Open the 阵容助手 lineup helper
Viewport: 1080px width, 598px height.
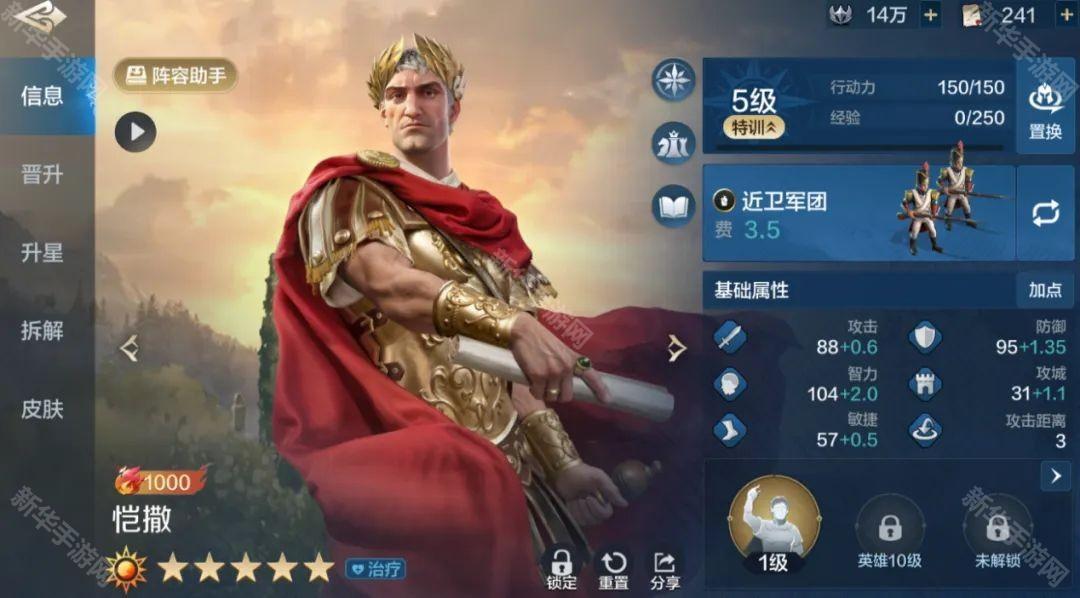(176, 75)
